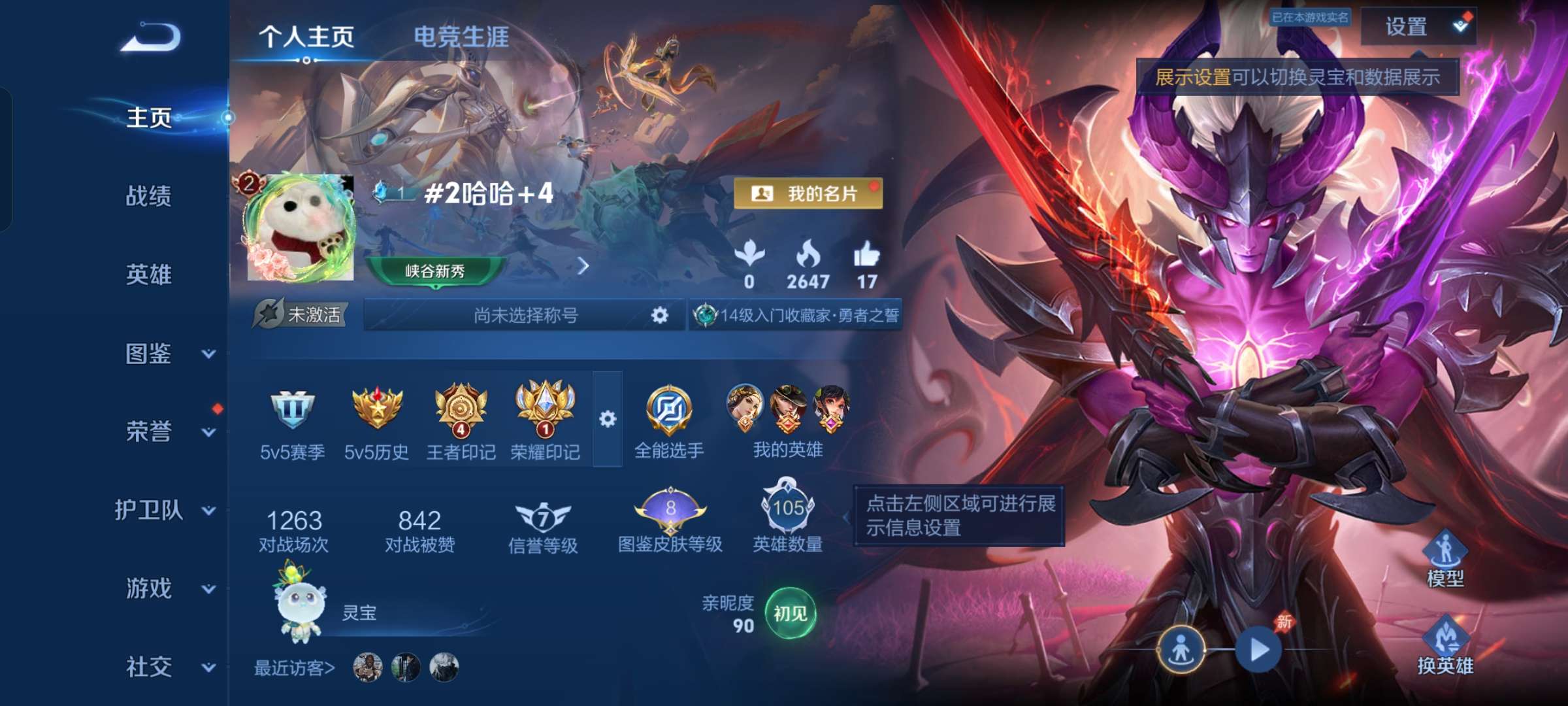Check the 信誉等级 level 7 icon

[x=544, y=516]
